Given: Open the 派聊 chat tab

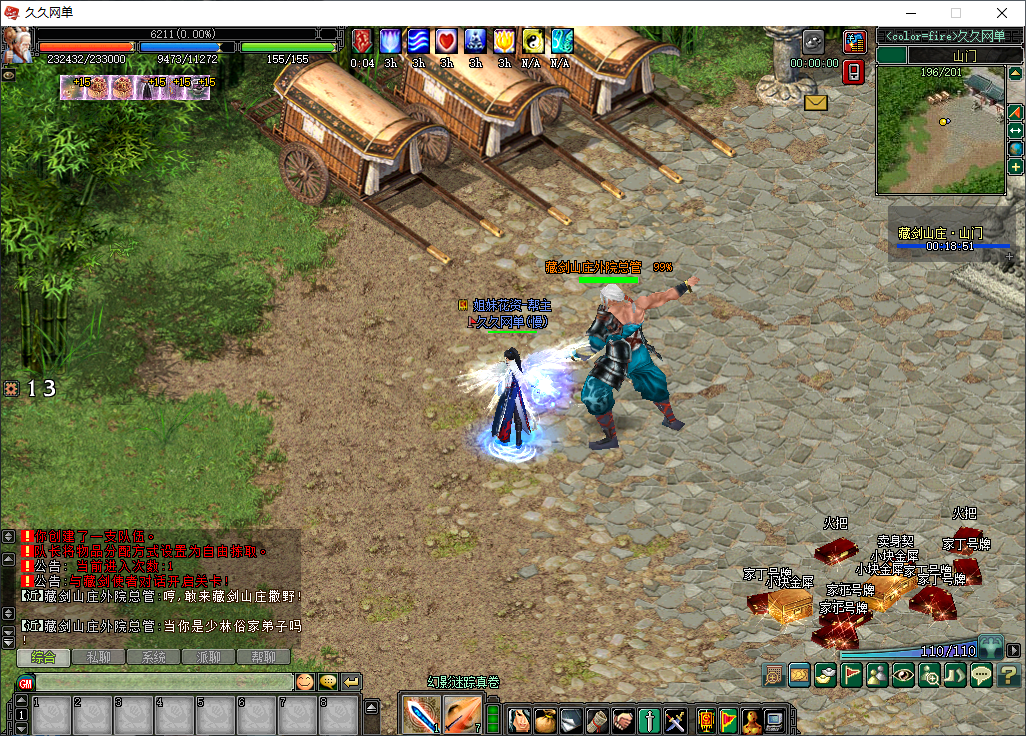Looking at the screenshot, I should coord(209,657).
